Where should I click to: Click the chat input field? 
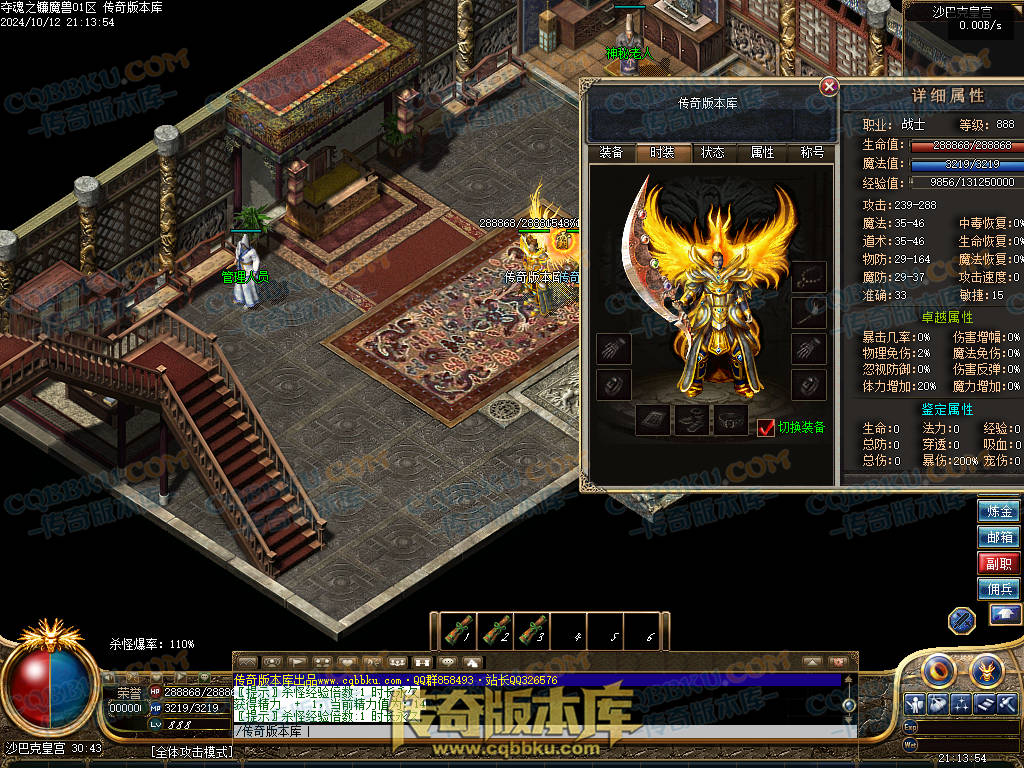[530, 731]
